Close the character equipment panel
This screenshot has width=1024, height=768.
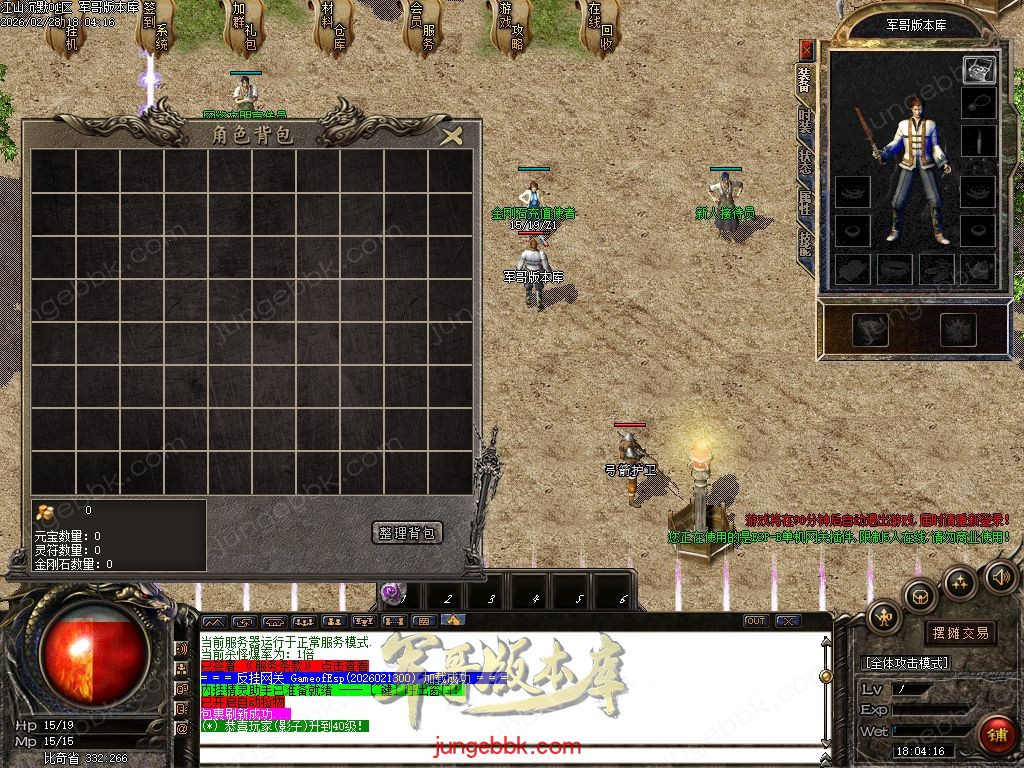click(x=807, y=50)
